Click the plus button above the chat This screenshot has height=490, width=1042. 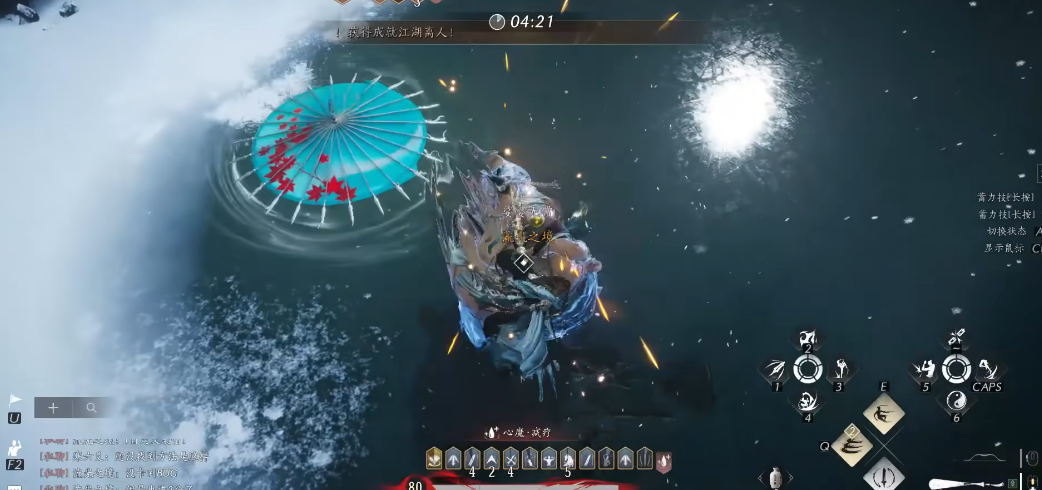pyautogui.click(x=53, y=408)
